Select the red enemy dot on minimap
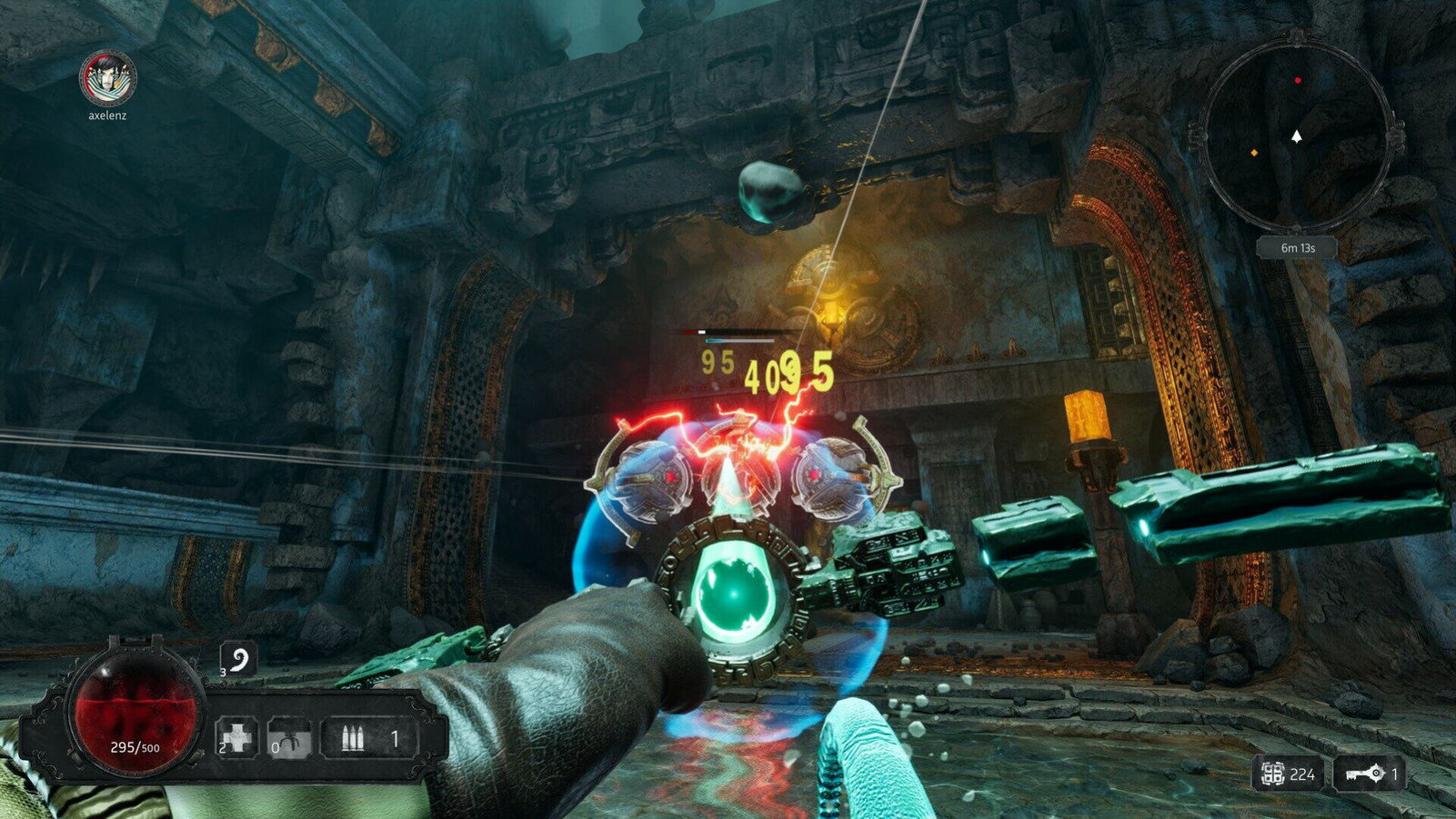The height and width of the screenshot is (819, 1456). (1298, 81)
